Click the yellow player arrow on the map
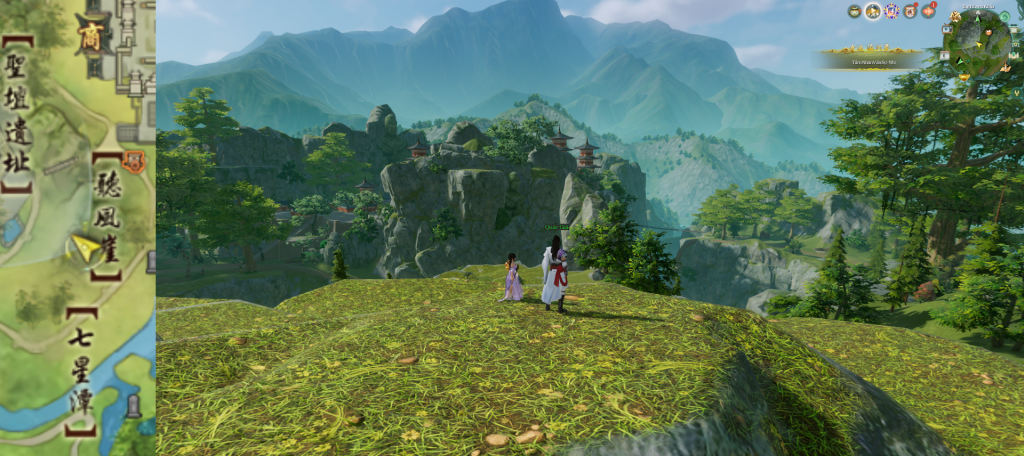 click(x=84, y=247)
